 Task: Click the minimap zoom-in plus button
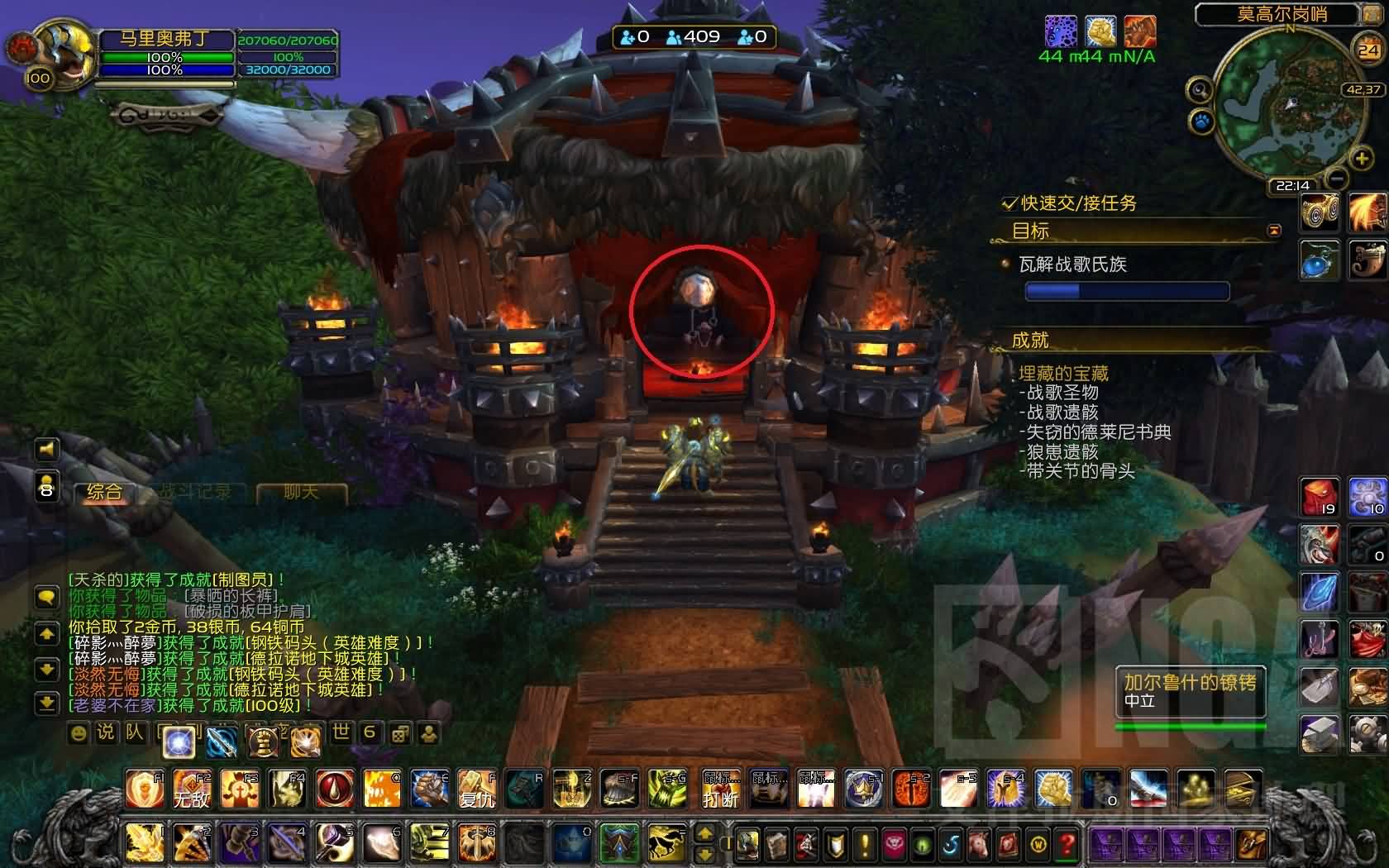[x=1361, y=159]
